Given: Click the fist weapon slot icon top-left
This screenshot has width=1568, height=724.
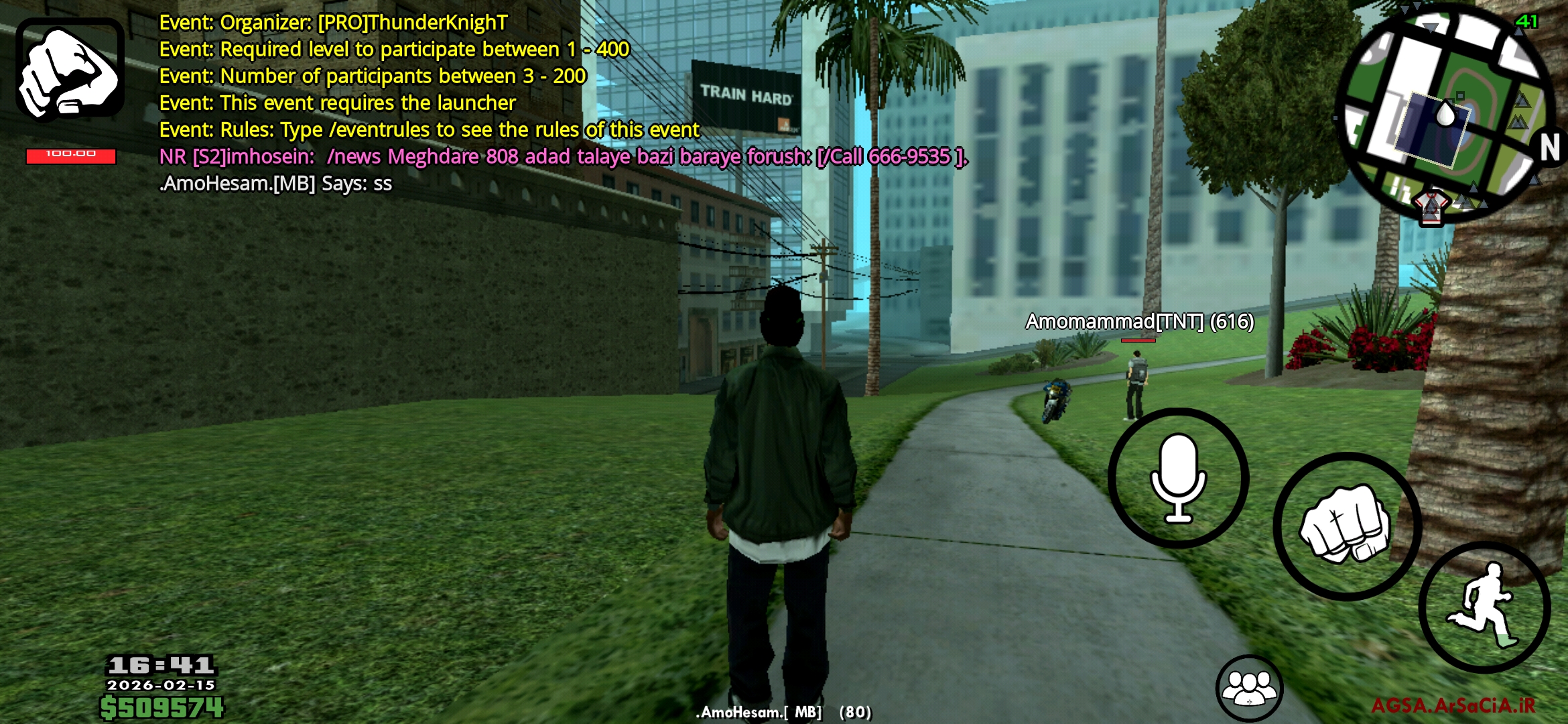Looking at the screenshot, I should tap(69, 69).
